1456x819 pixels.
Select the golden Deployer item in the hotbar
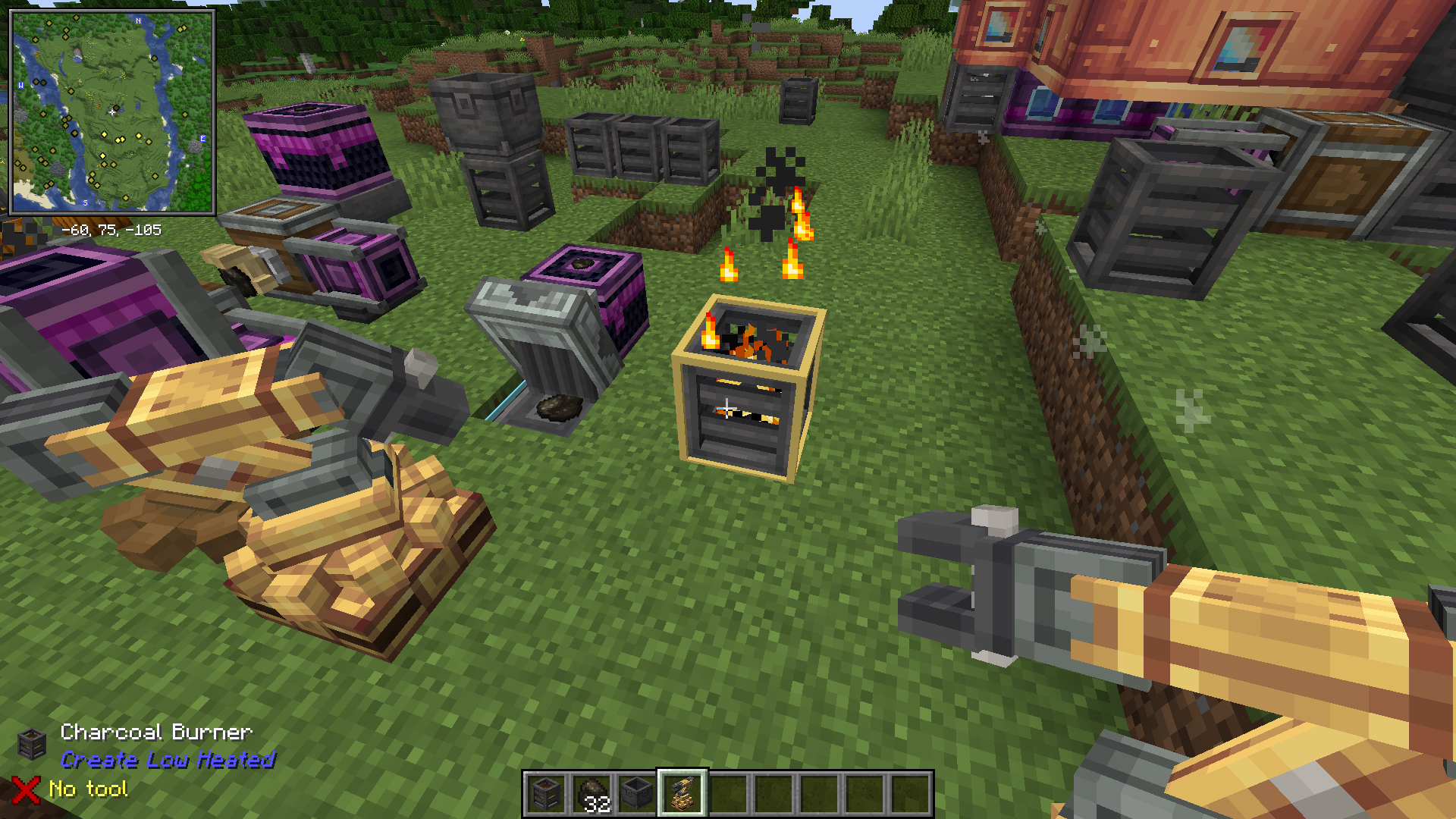[x=682, y=792]
